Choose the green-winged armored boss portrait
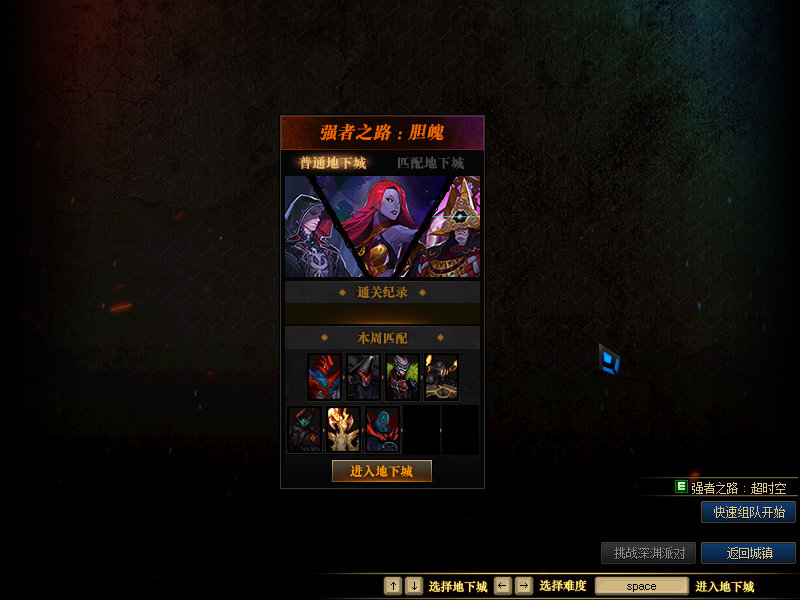Screen dimensions: 800x600 click(x=402, y=377)
